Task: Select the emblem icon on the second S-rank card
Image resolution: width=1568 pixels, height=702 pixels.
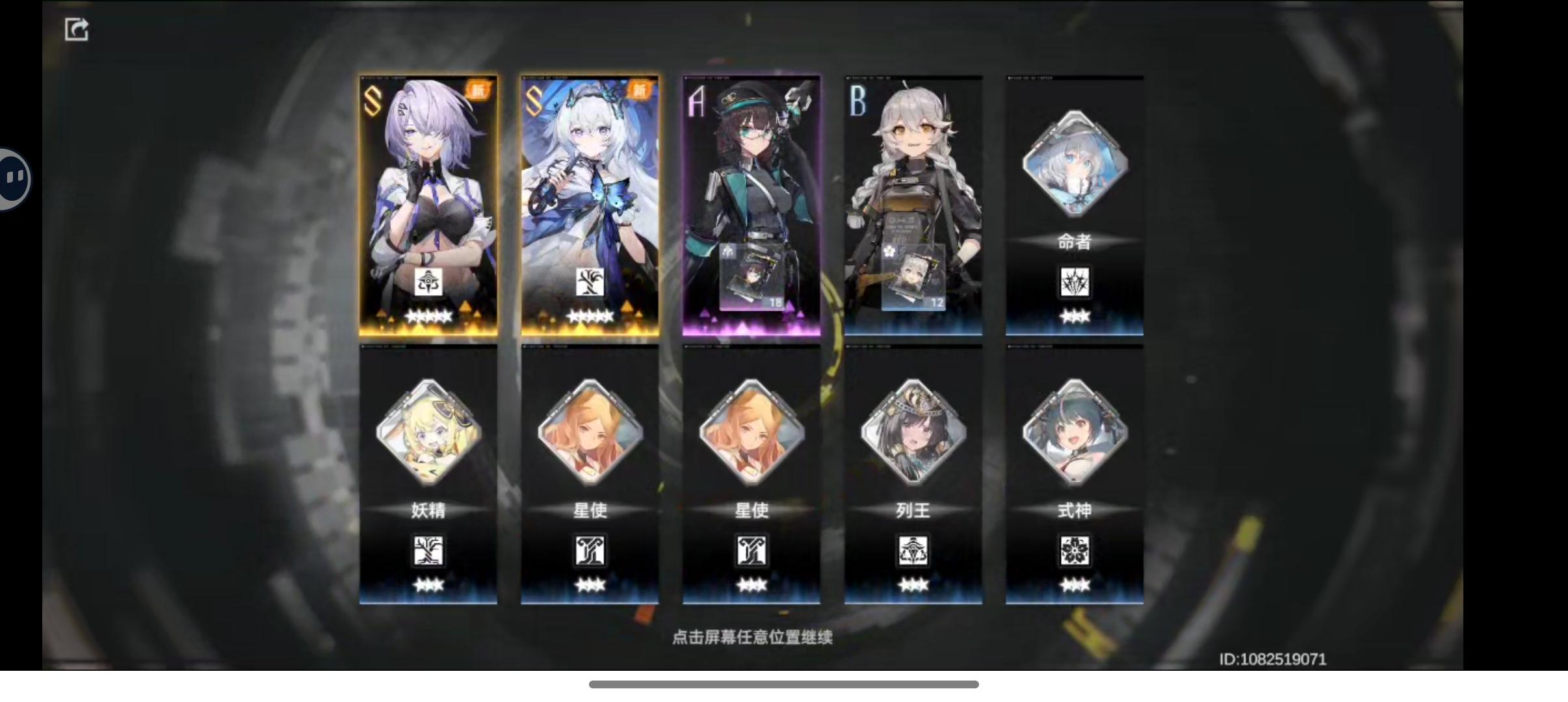Action: [589, 281]
